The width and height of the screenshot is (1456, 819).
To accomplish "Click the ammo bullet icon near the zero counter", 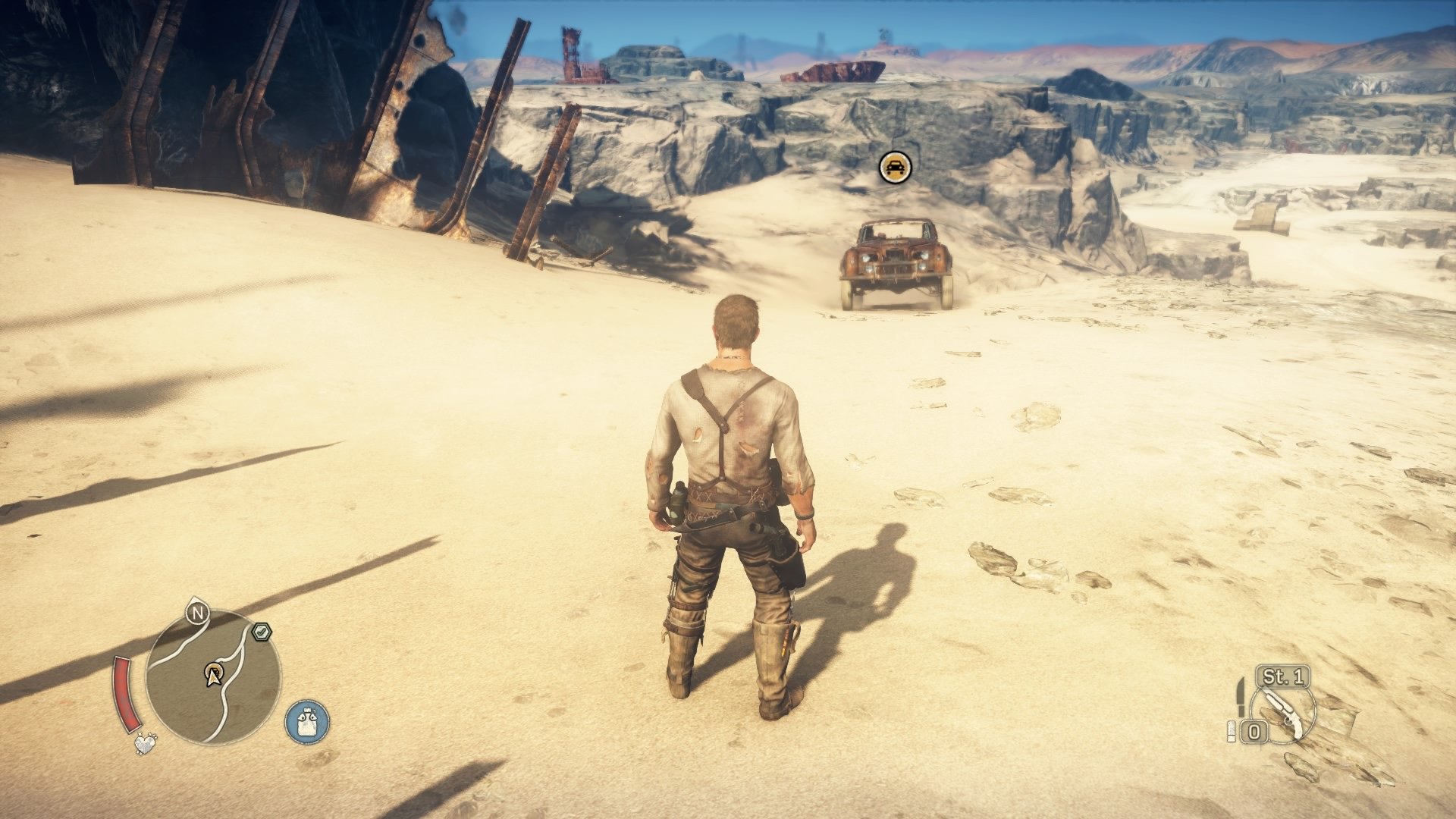I will click(1231, 730).
